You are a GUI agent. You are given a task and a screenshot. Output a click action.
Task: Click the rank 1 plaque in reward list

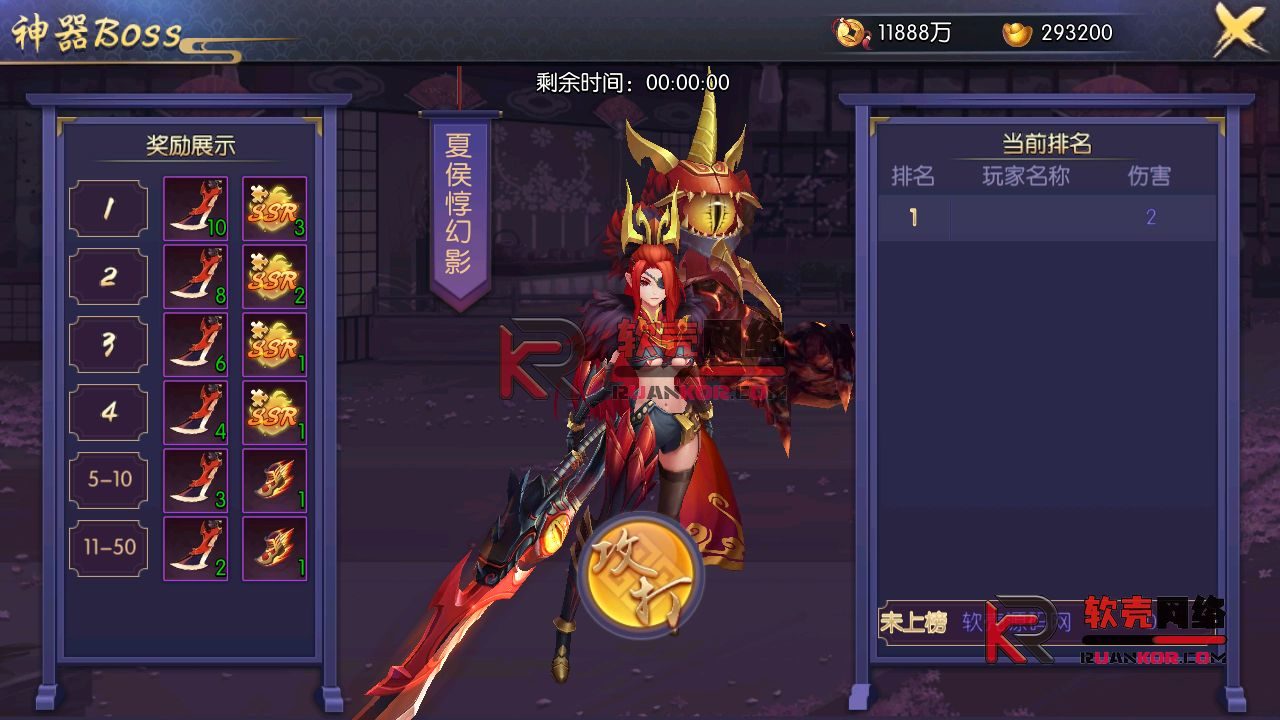(x=108, y=209)
